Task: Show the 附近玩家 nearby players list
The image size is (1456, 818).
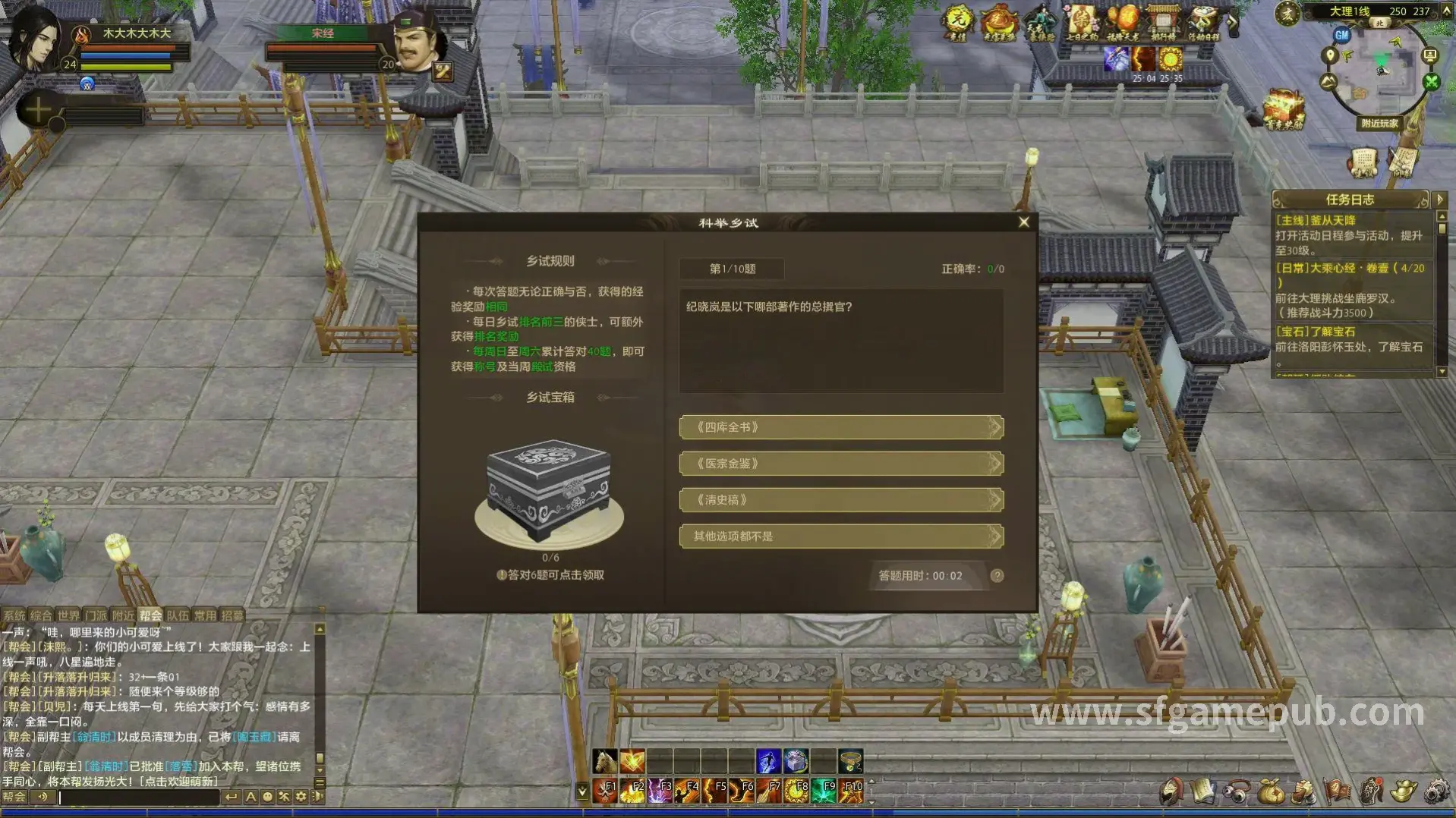Action: pyautogui.click(x=1379, y=124)
